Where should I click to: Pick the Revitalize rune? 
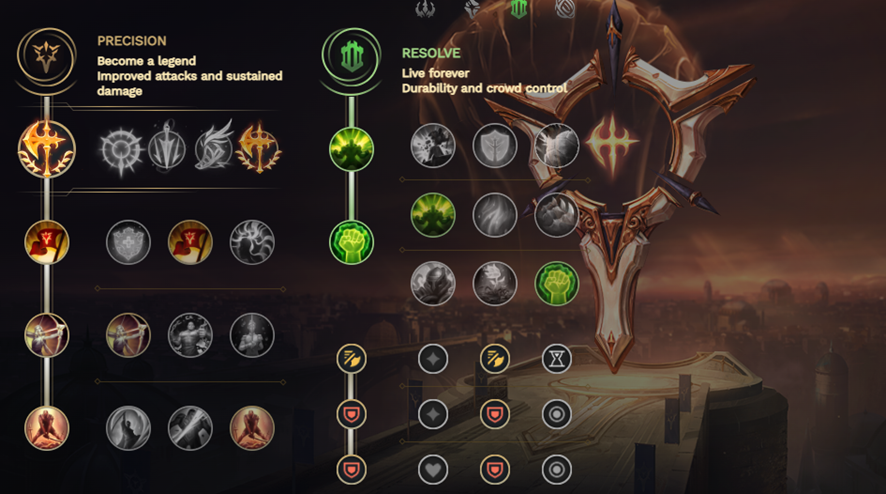pos(494,283)
